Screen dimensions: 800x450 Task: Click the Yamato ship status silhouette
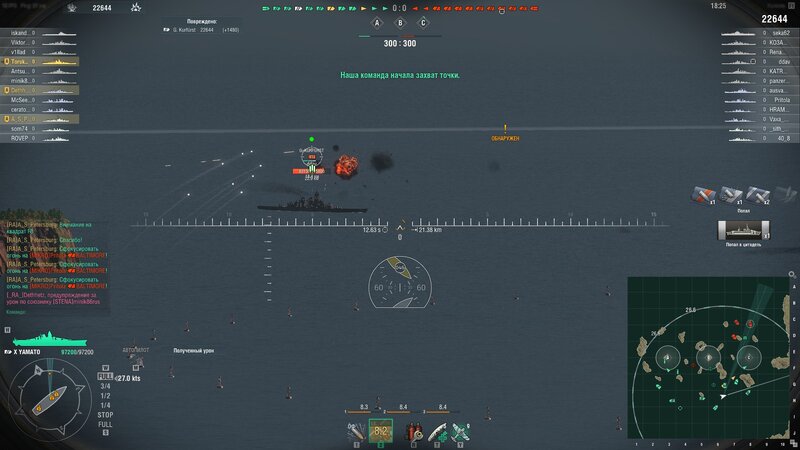point(45,340)
